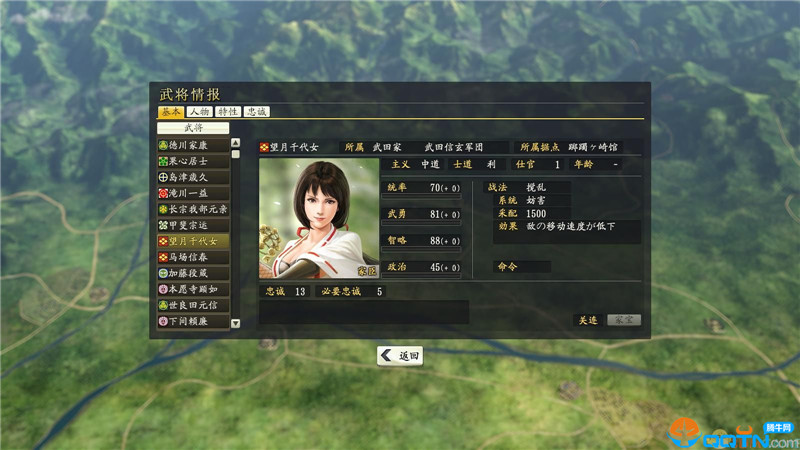
Task: Click the officer list's down scroll arrow
Action: [236, 323]
